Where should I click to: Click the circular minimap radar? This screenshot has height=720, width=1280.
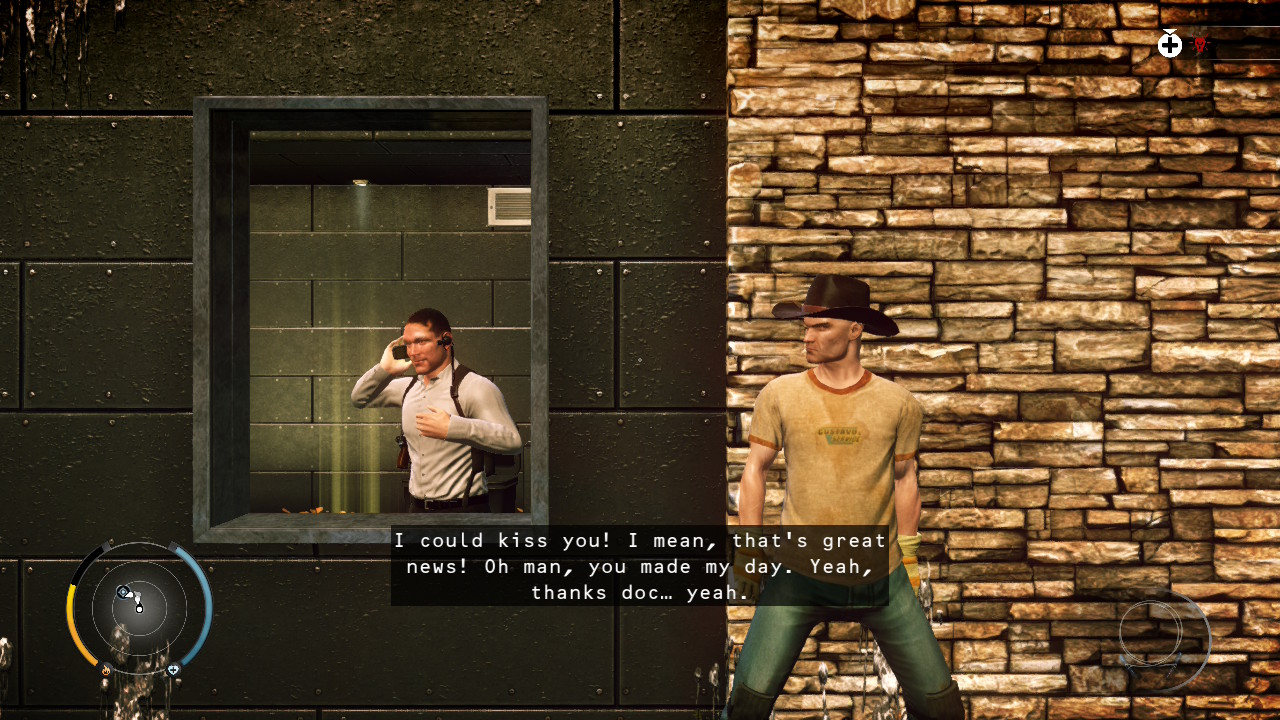(139, 606)
